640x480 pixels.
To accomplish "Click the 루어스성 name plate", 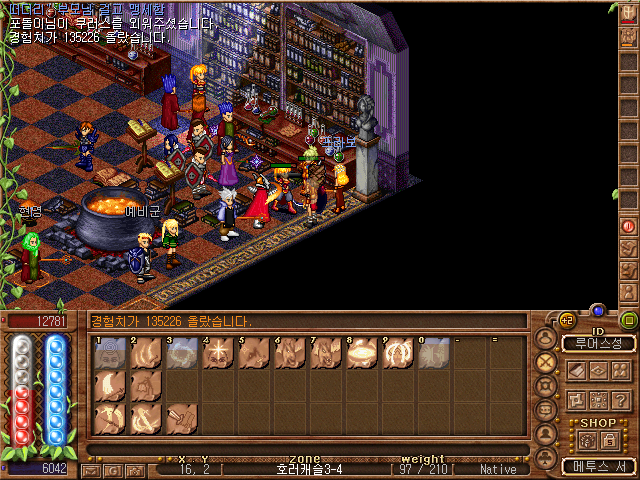I will point(598,343).
